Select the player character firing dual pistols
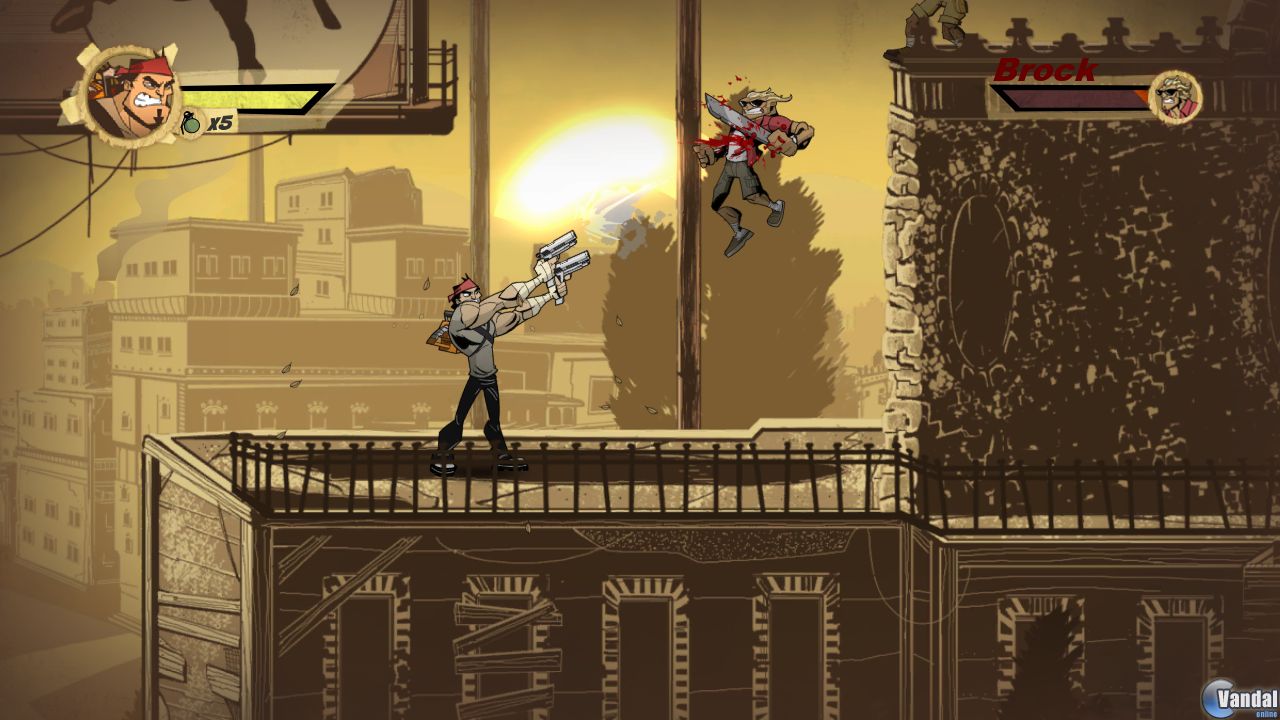 tap(480, 350)
